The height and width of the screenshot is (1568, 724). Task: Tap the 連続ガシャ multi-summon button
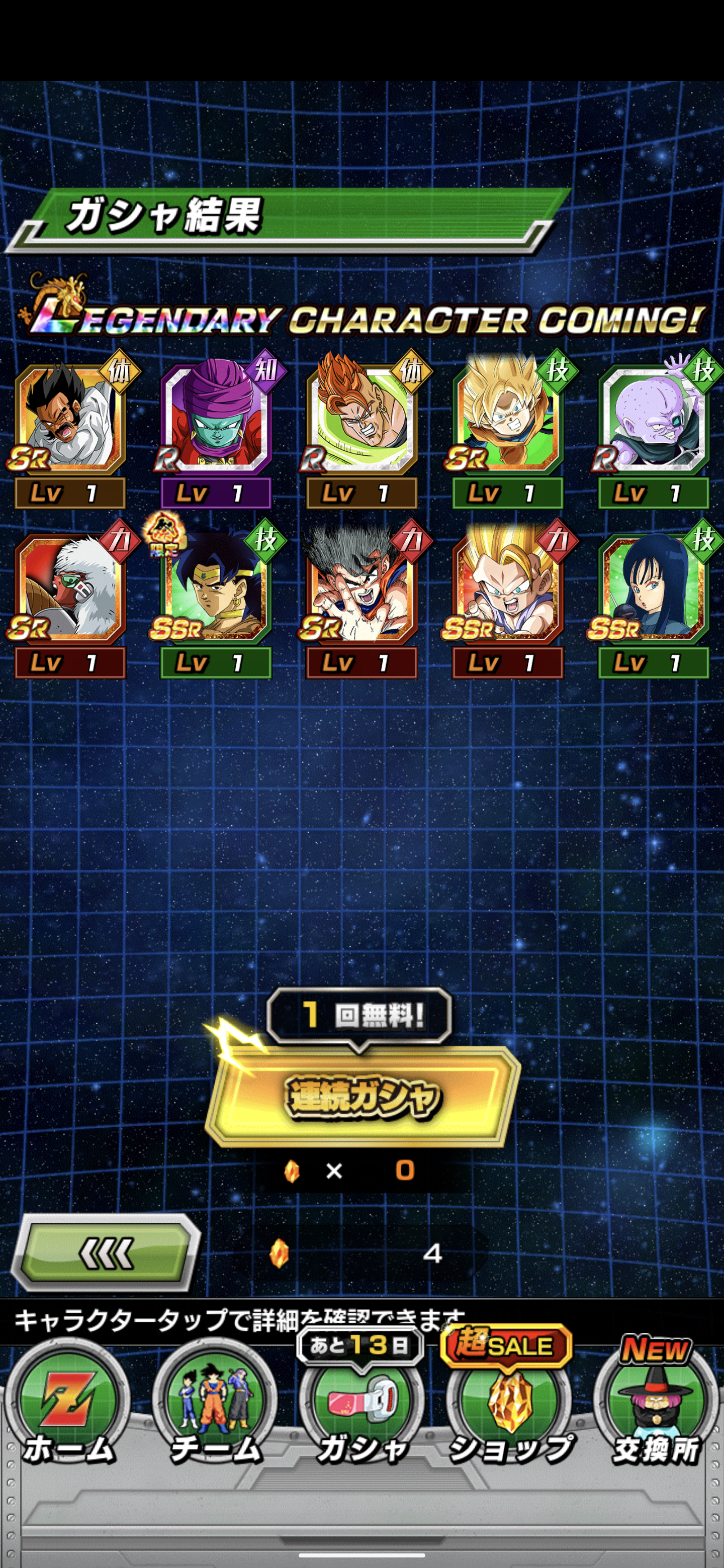point(361,1096)
